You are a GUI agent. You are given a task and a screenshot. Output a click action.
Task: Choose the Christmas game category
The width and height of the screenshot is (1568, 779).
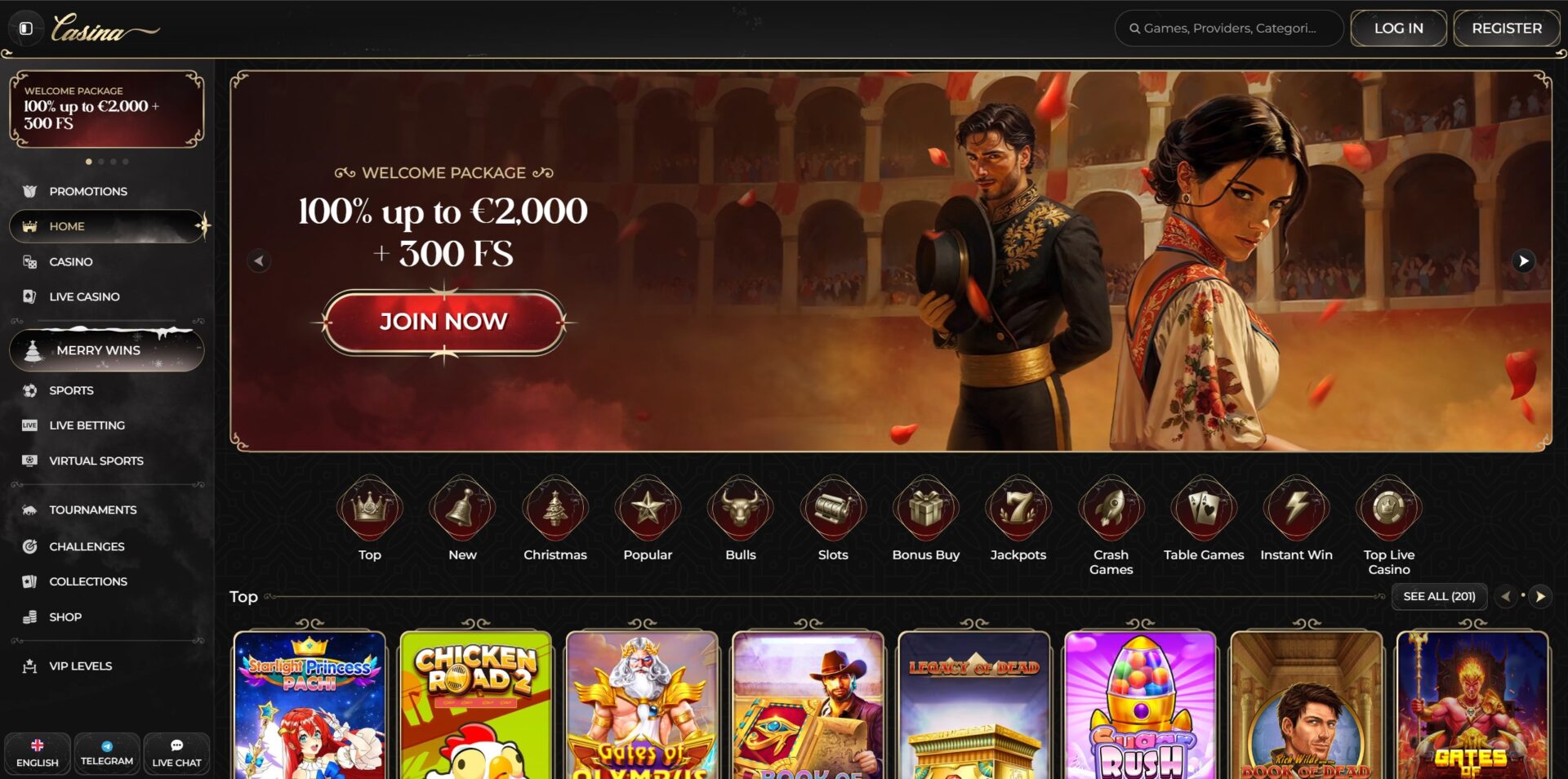(x=555, y=520)
